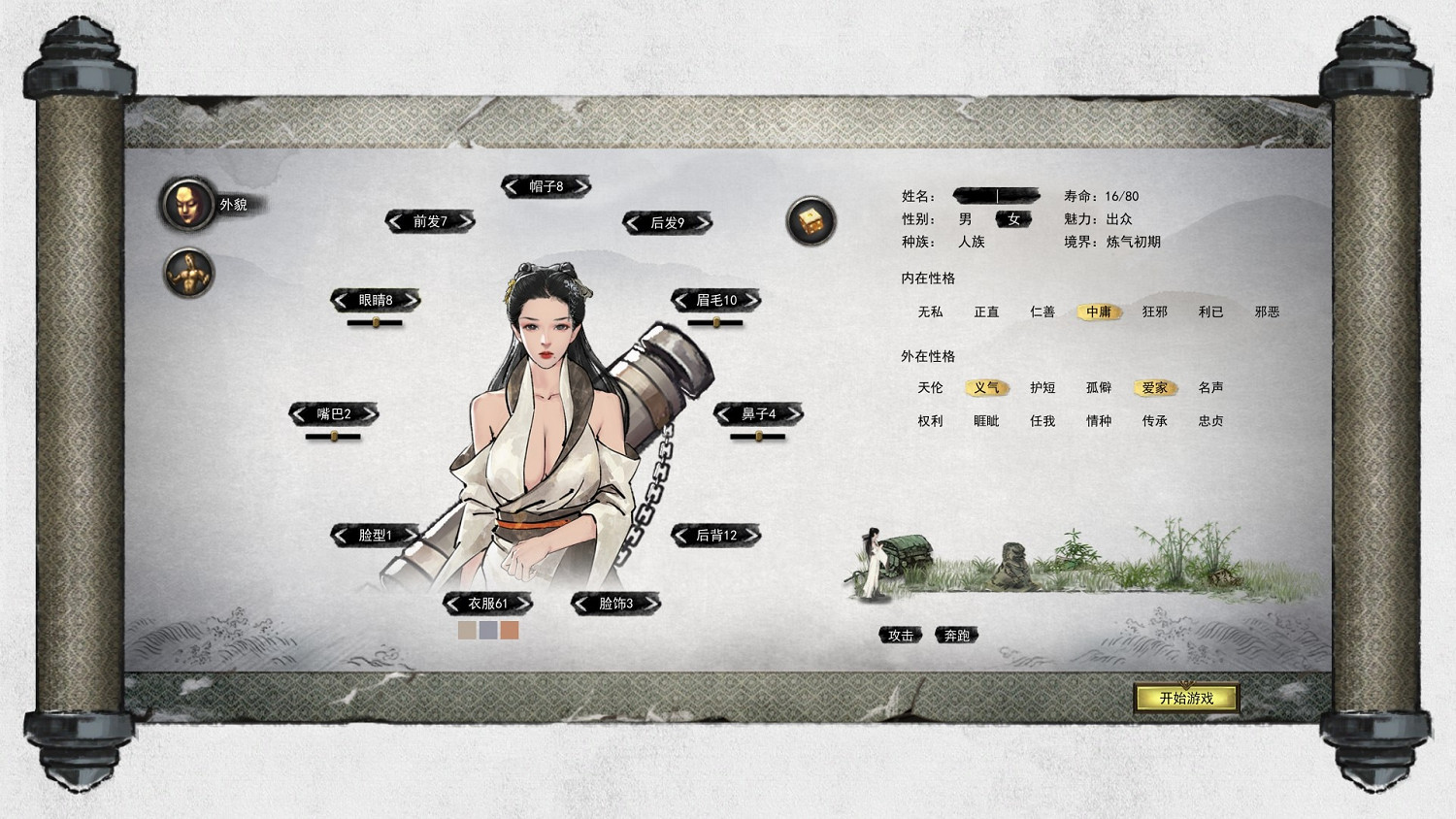Click the dice icon to randomize appearance
The height and width of the screenshot is (819, 1456).
(x=811, y=221)
